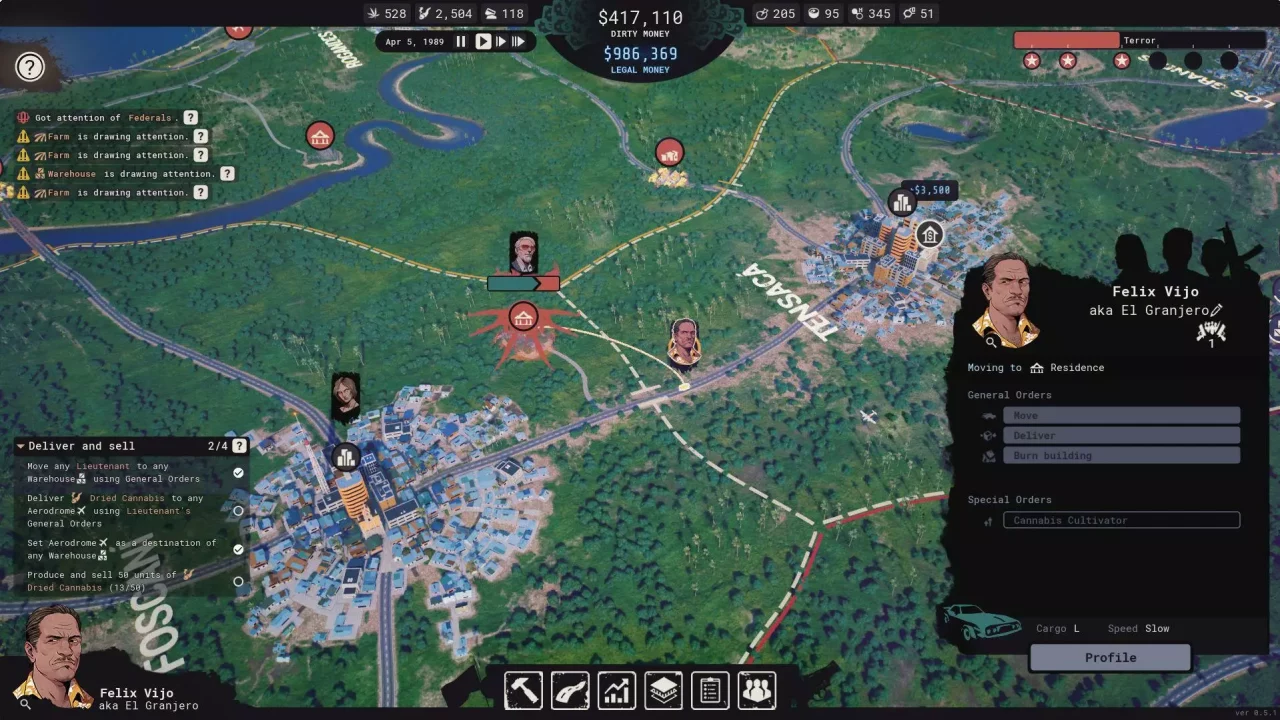Mark the Produce and sell 50 units objective

pos(238,581)
